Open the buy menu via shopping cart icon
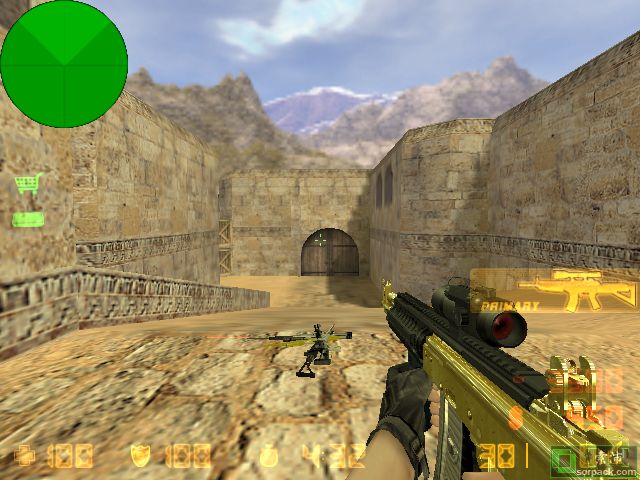Screen dimensions: 640x480 coord(27,185)
